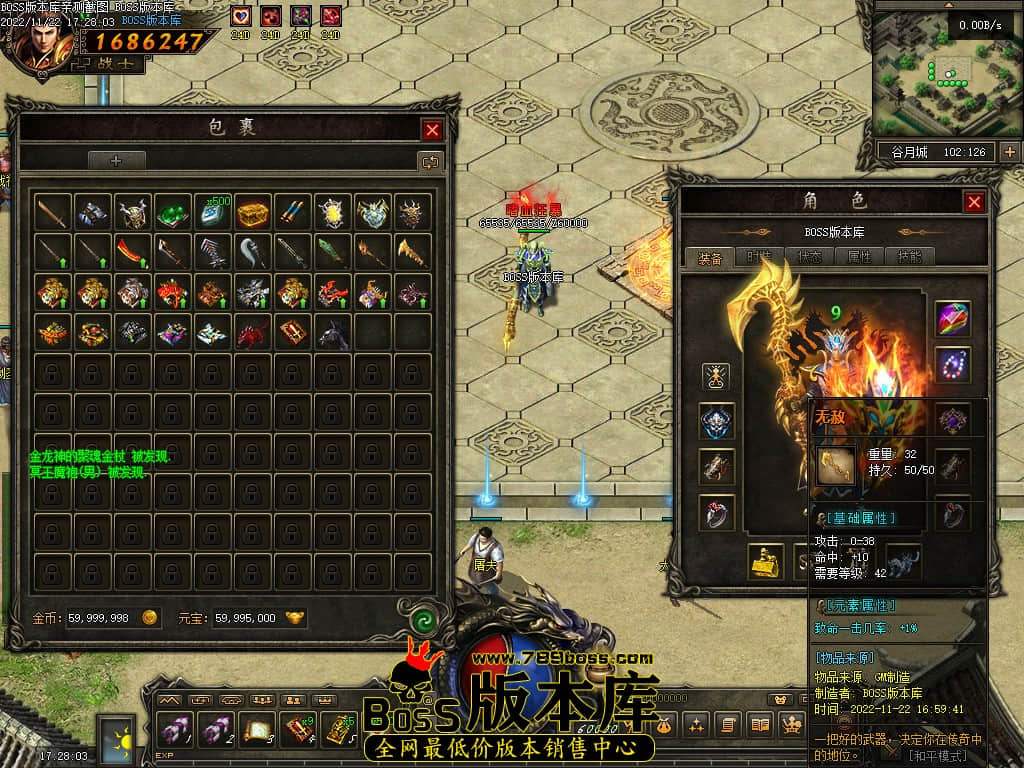Select the equipped blue helmet slot
Screen dimensions: 1024x768
716,421
